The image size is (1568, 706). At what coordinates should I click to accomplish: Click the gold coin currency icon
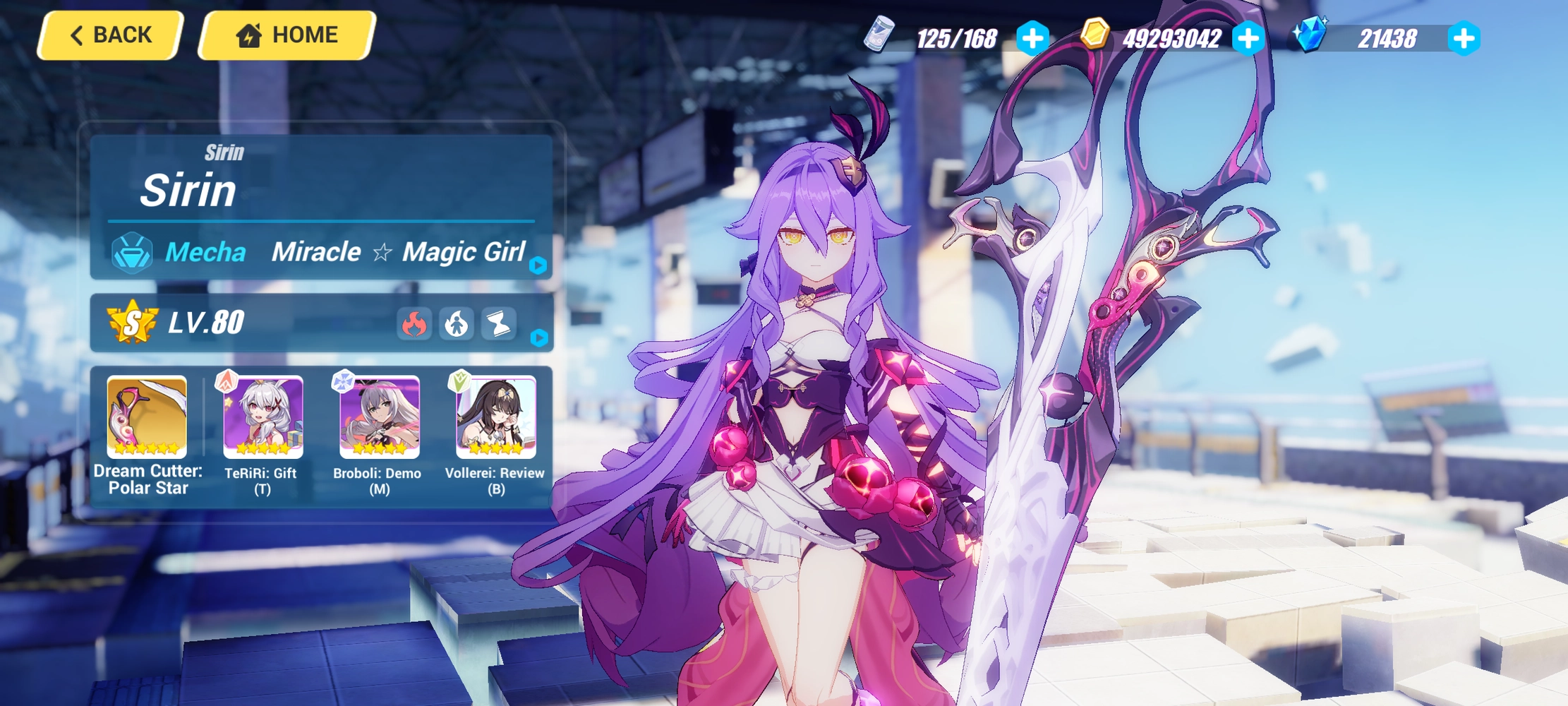click(1094, 35)
